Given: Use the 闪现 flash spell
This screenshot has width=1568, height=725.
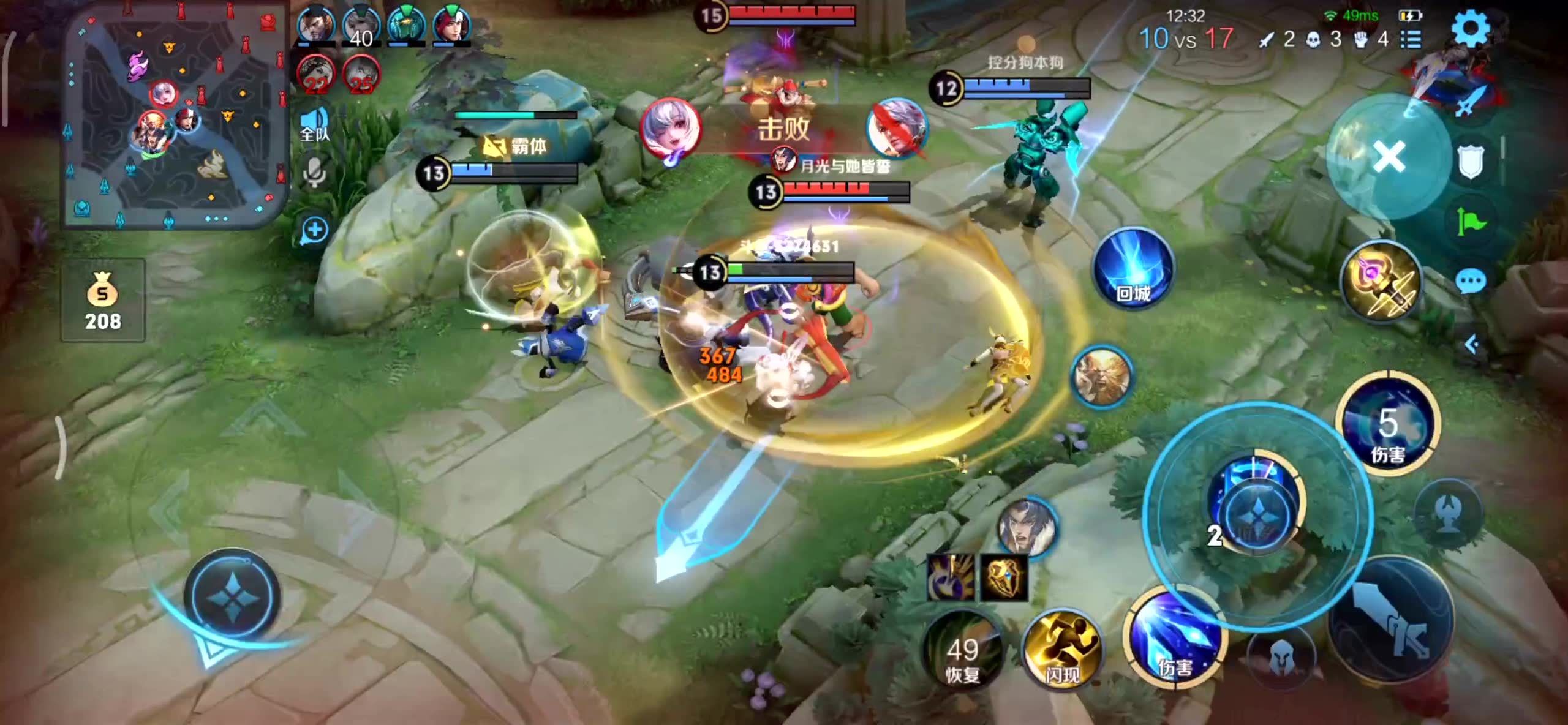Looking at the screenshot, I should pos(1062,648).
